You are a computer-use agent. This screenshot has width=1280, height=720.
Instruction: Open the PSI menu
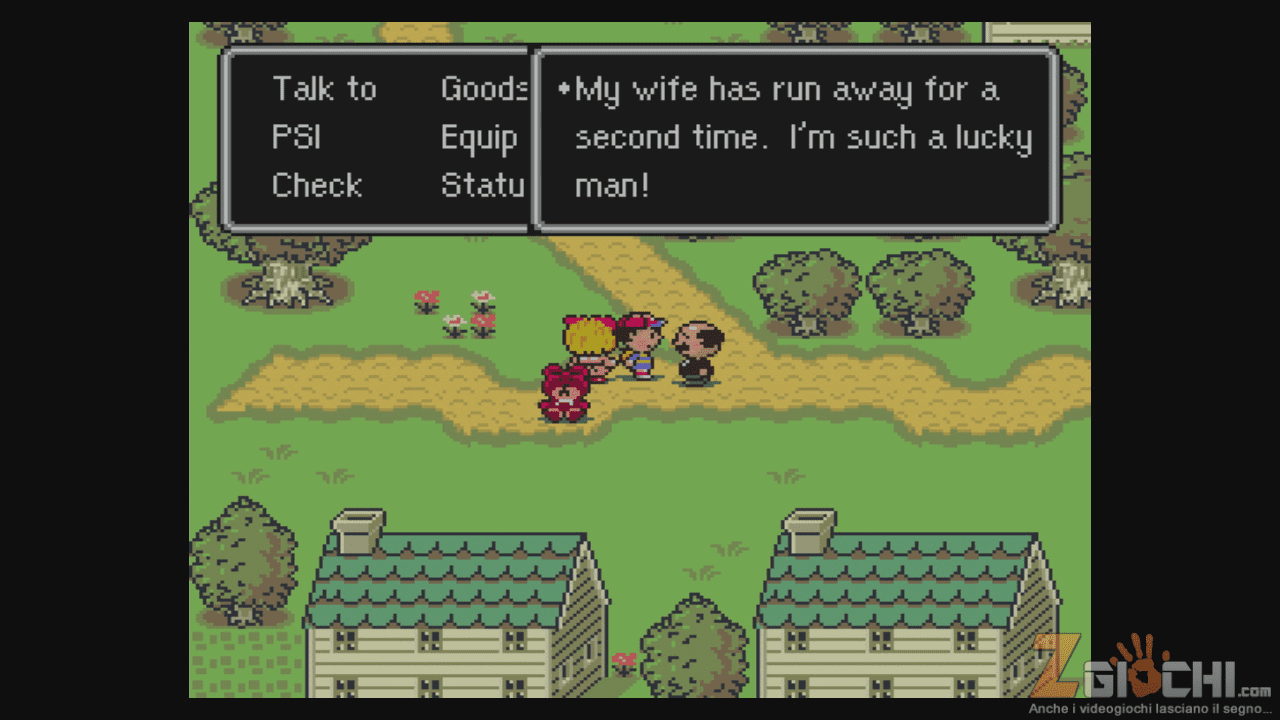pyautogui.click(x=296, y=137)
